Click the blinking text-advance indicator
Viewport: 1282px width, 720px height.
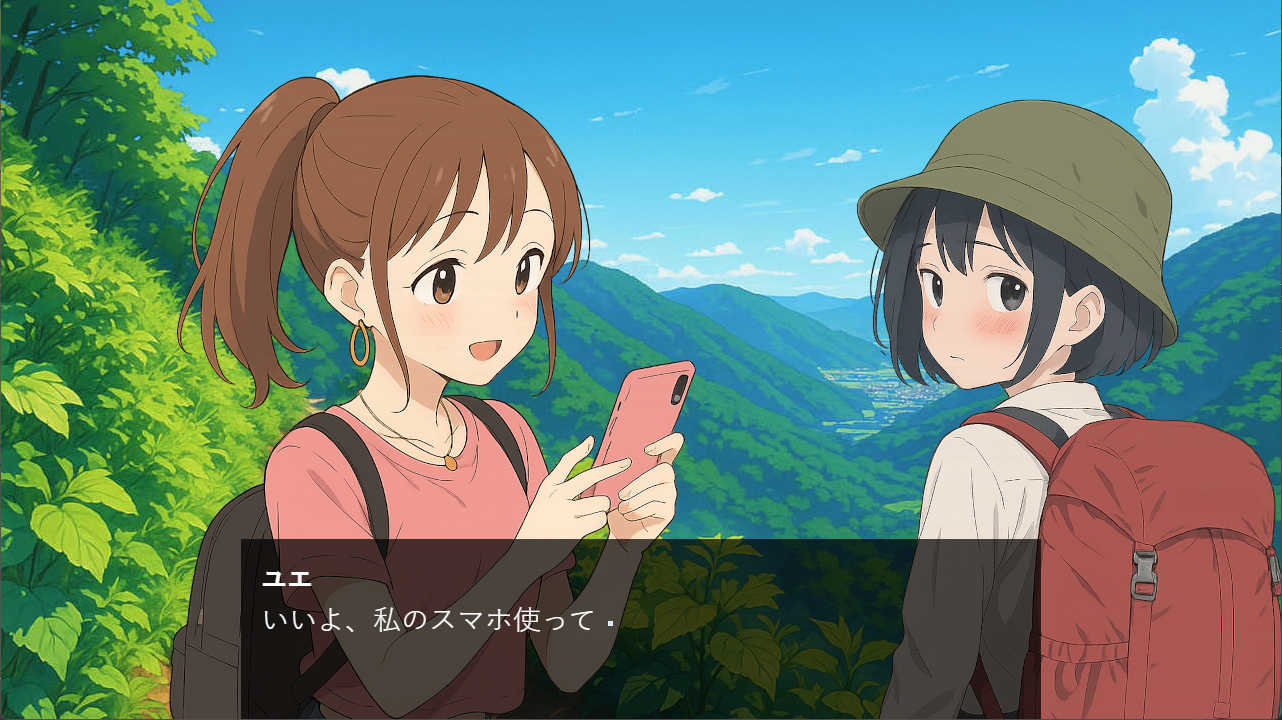[x=610, y=624]
